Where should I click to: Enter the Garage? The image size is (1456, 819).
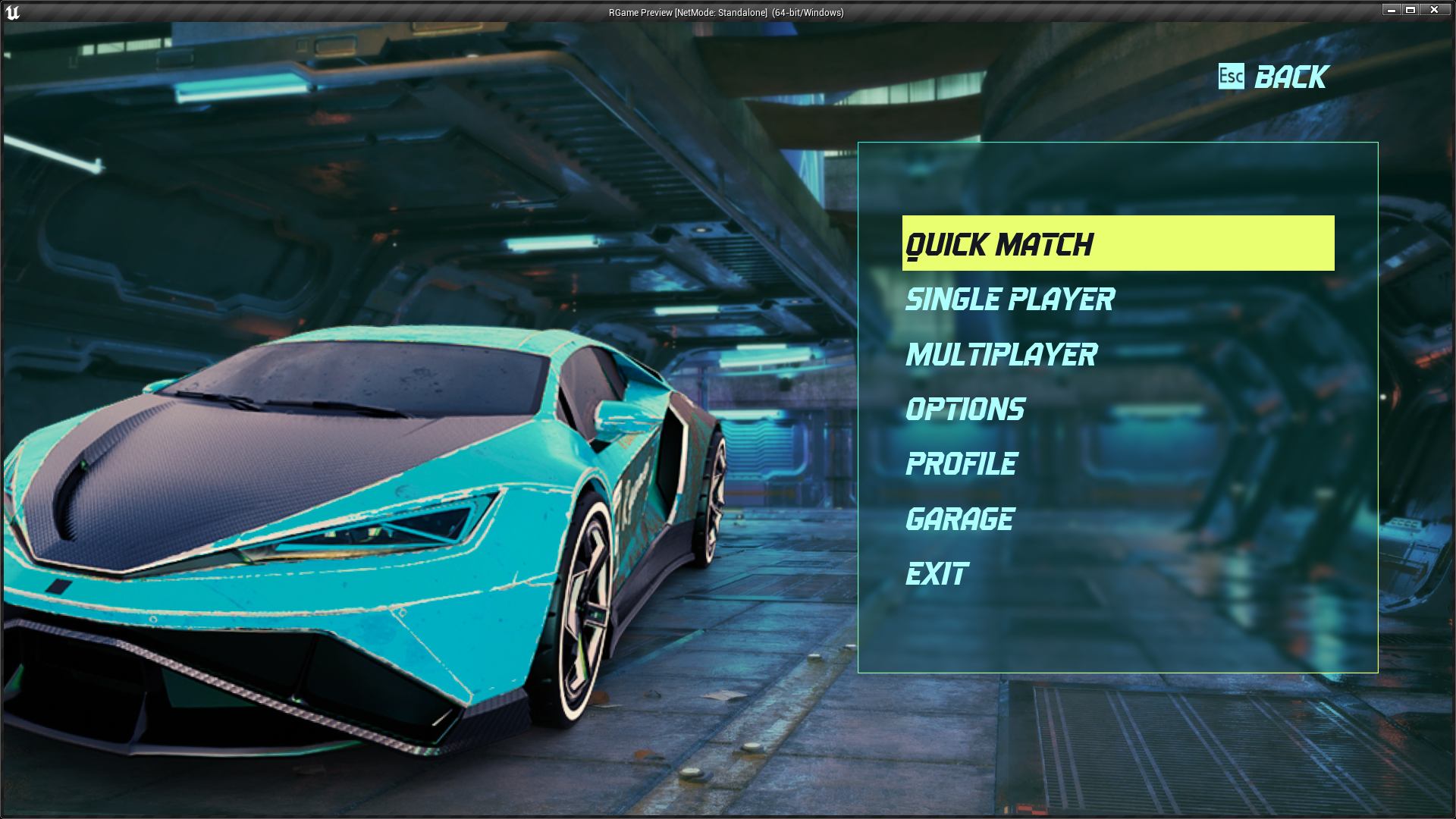tap(959, 519)
